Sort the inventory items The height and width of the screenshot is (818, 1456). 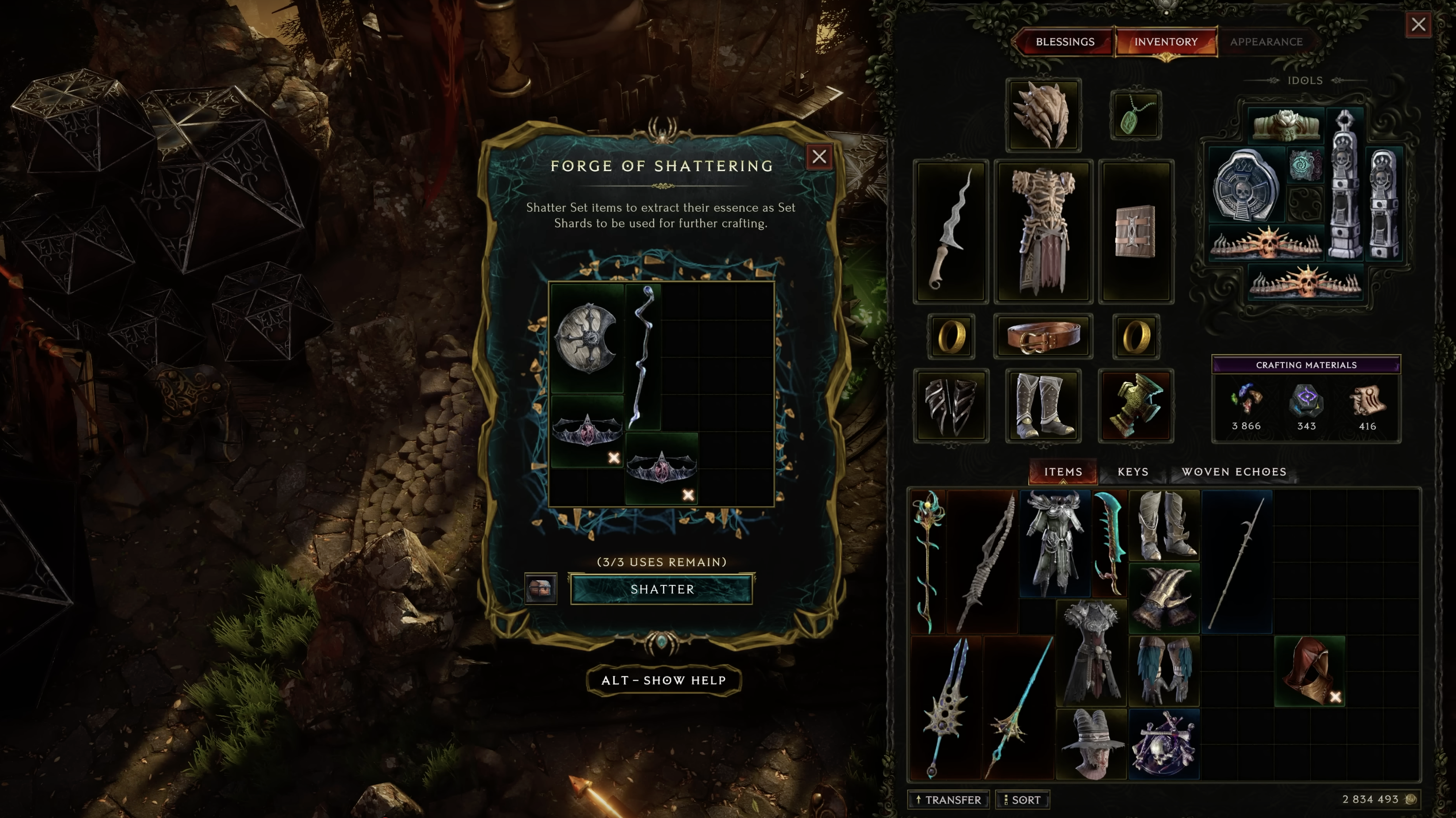(x=1022, y=799)
